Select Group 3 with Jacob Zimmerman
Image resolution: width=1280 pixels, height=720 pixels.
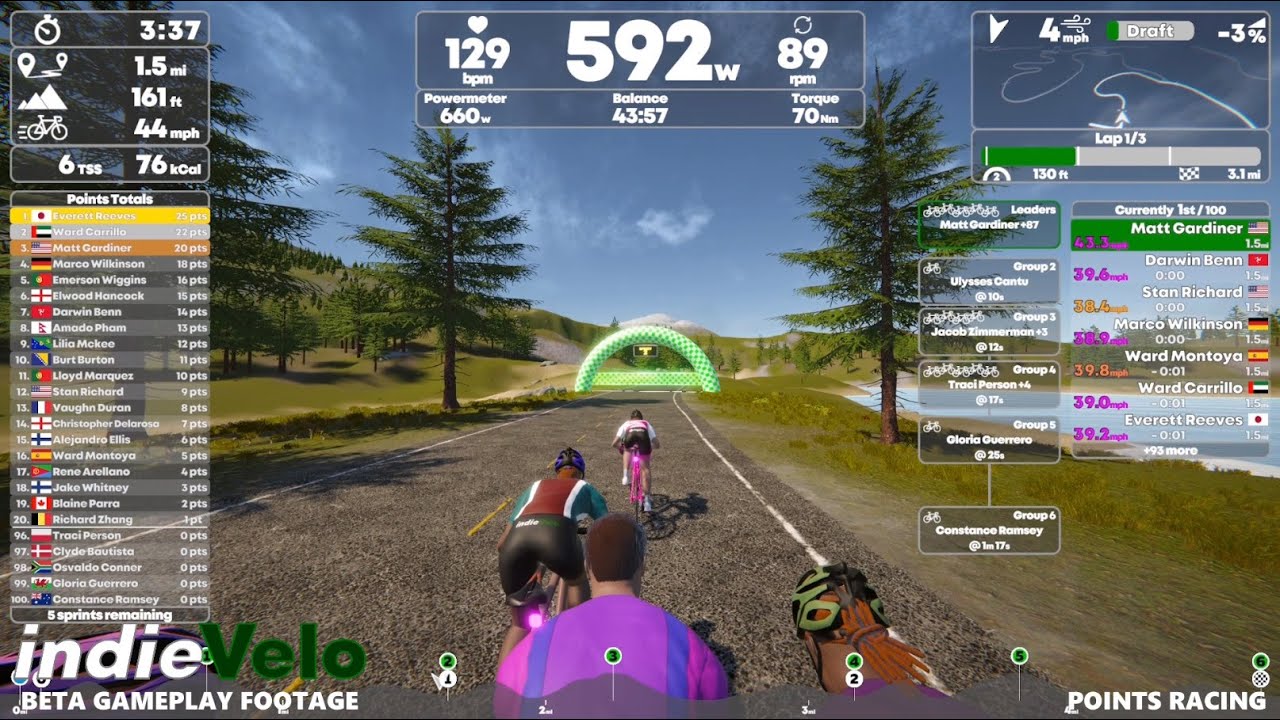(988, 332)
